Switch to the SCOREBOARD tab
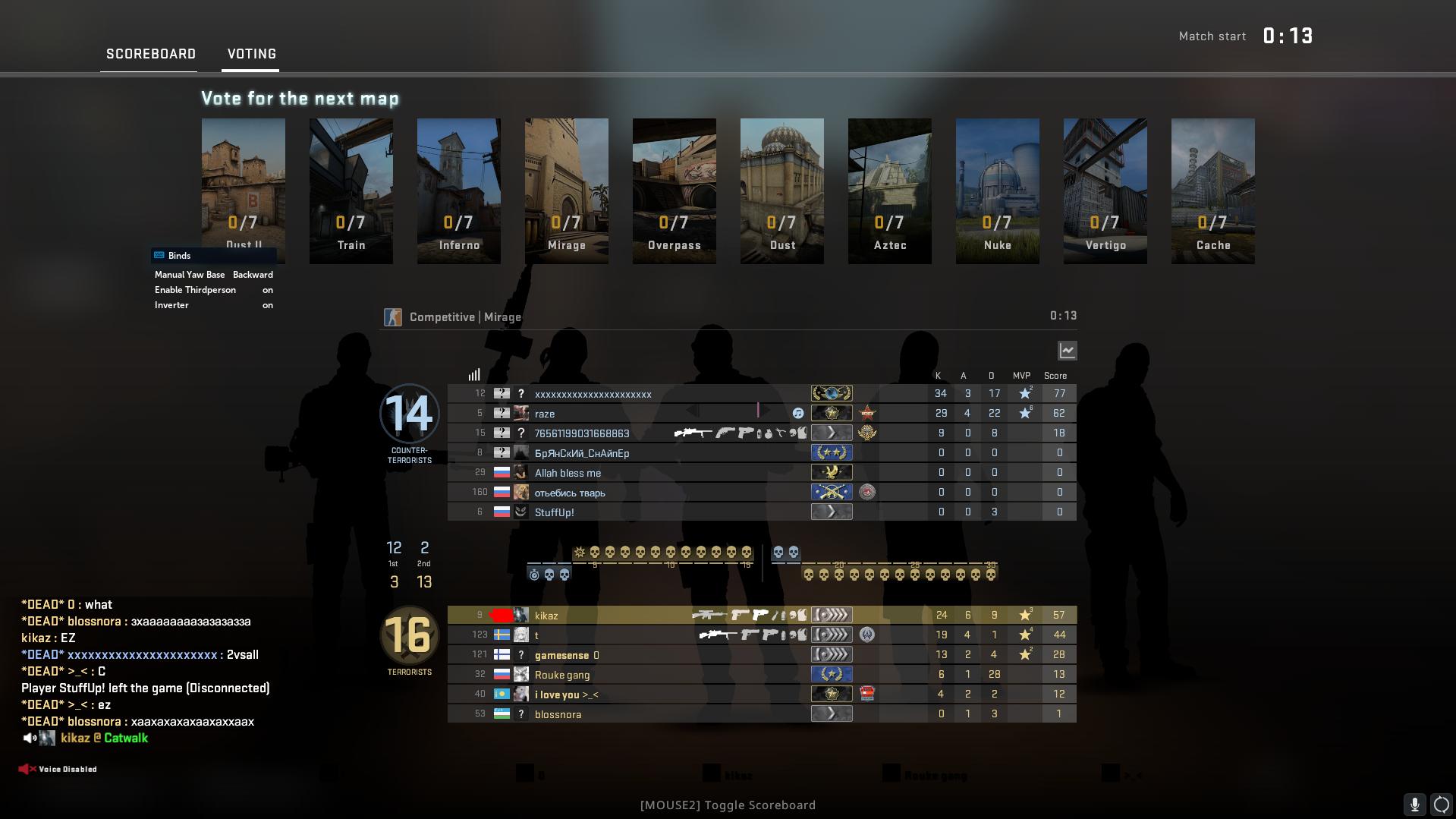Viewport: 1456px width, 819px height. click(149, 53)
